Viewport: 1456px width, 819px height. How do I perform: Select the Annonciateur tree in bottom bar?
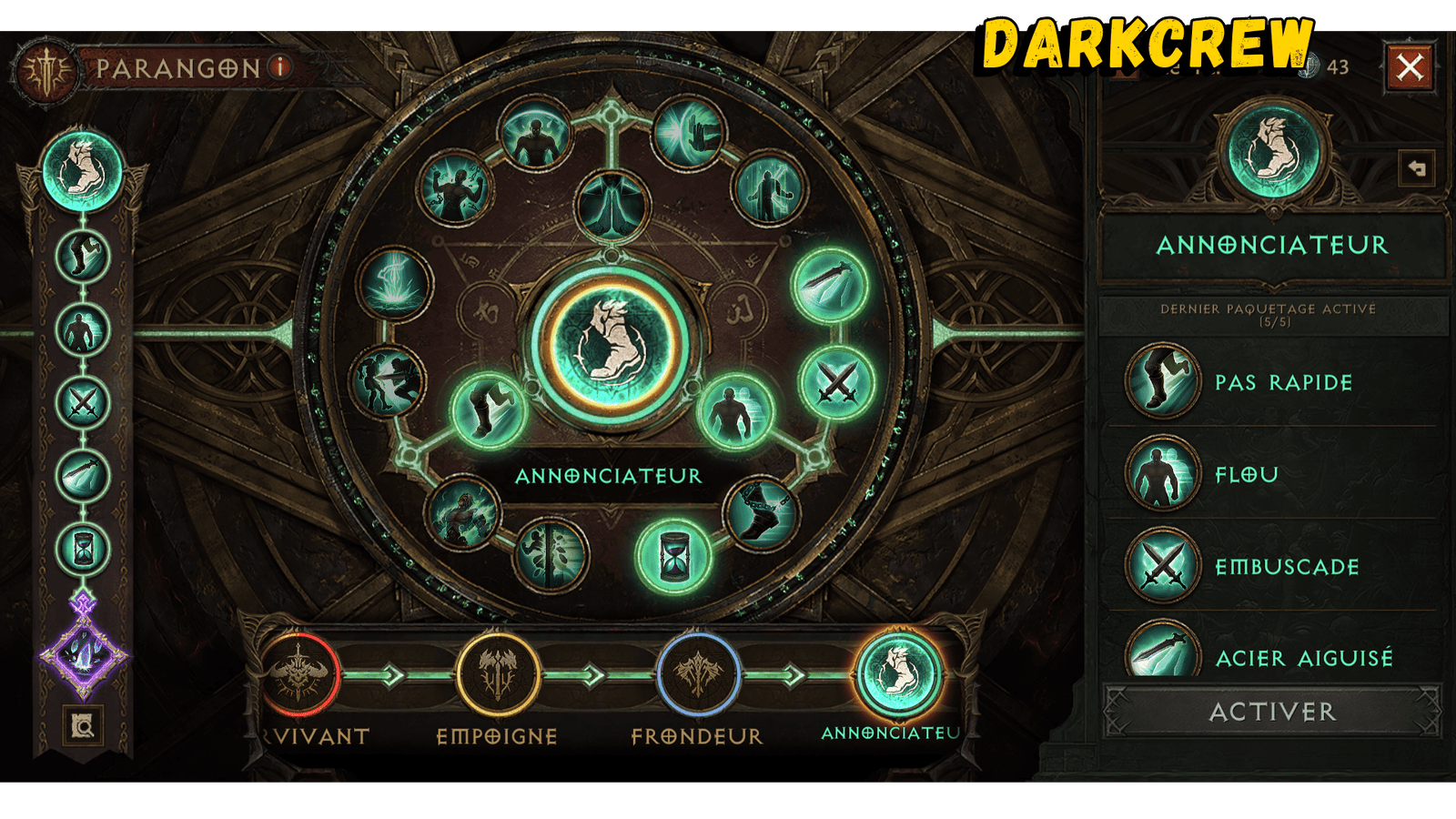pos(898,675)
